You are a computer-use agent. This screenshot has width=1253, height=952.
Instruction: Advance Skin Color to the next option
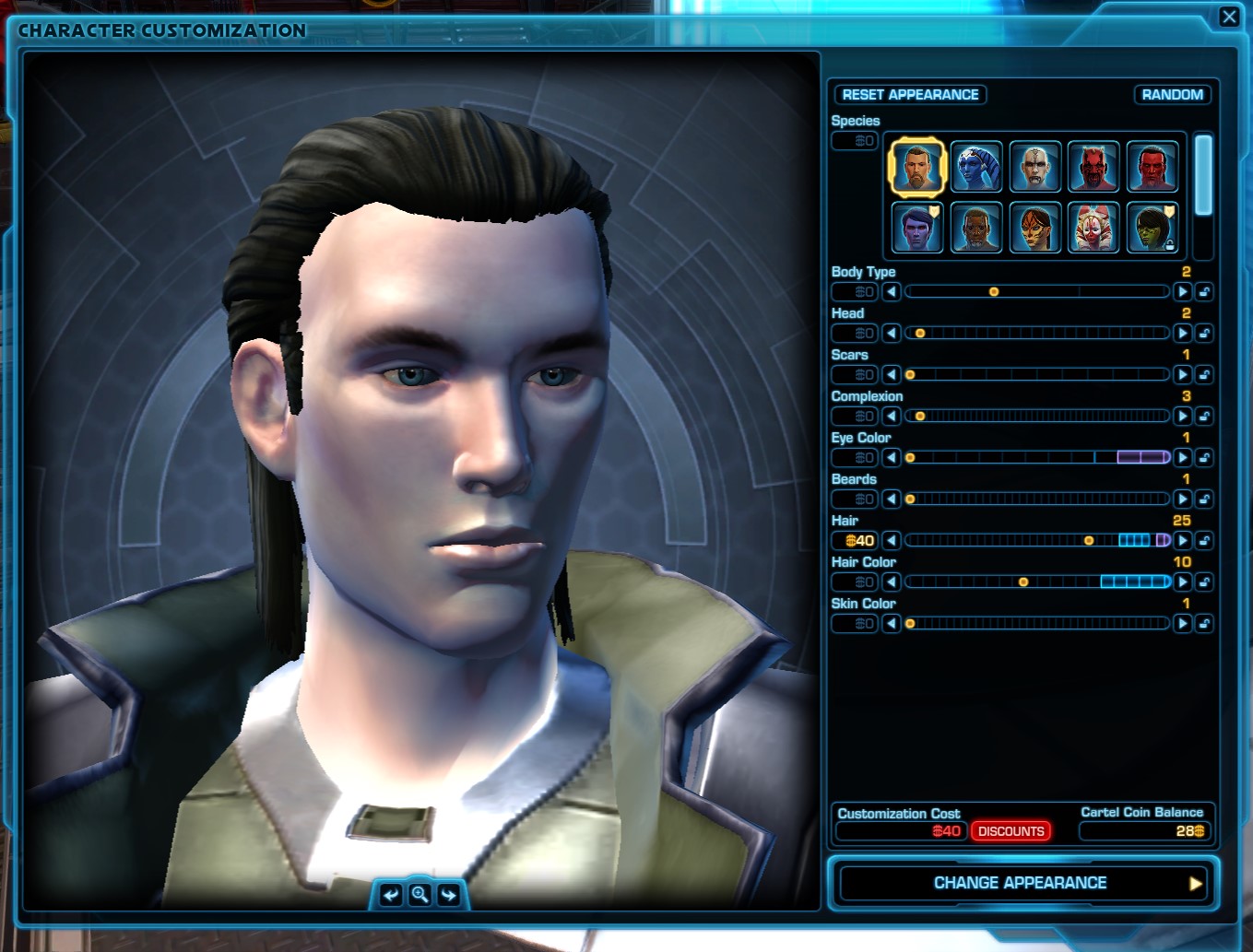click(1182, 624)
